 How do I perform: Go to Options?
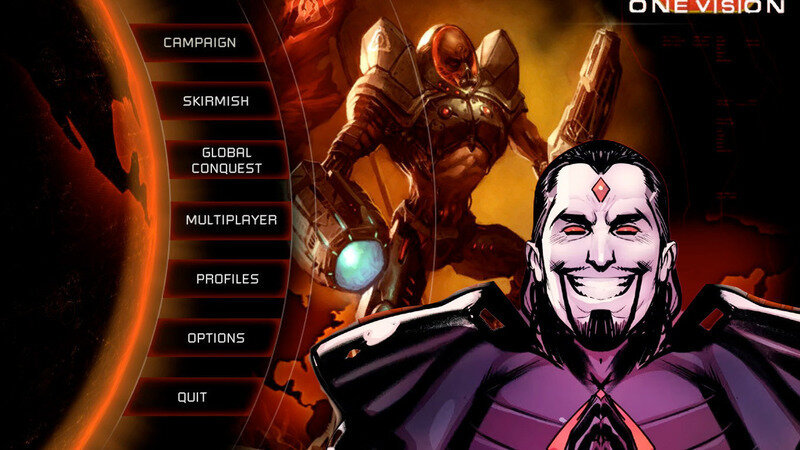click(215, 338)
